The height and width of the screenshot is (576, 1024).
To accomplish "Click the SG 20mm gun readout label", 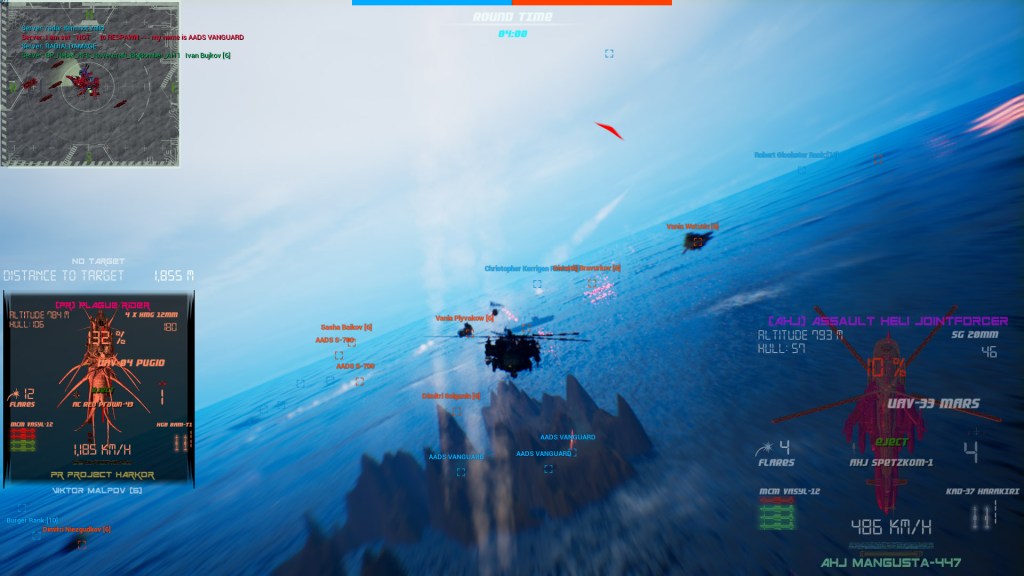I will pyautogui.click(x=974, y=335).
